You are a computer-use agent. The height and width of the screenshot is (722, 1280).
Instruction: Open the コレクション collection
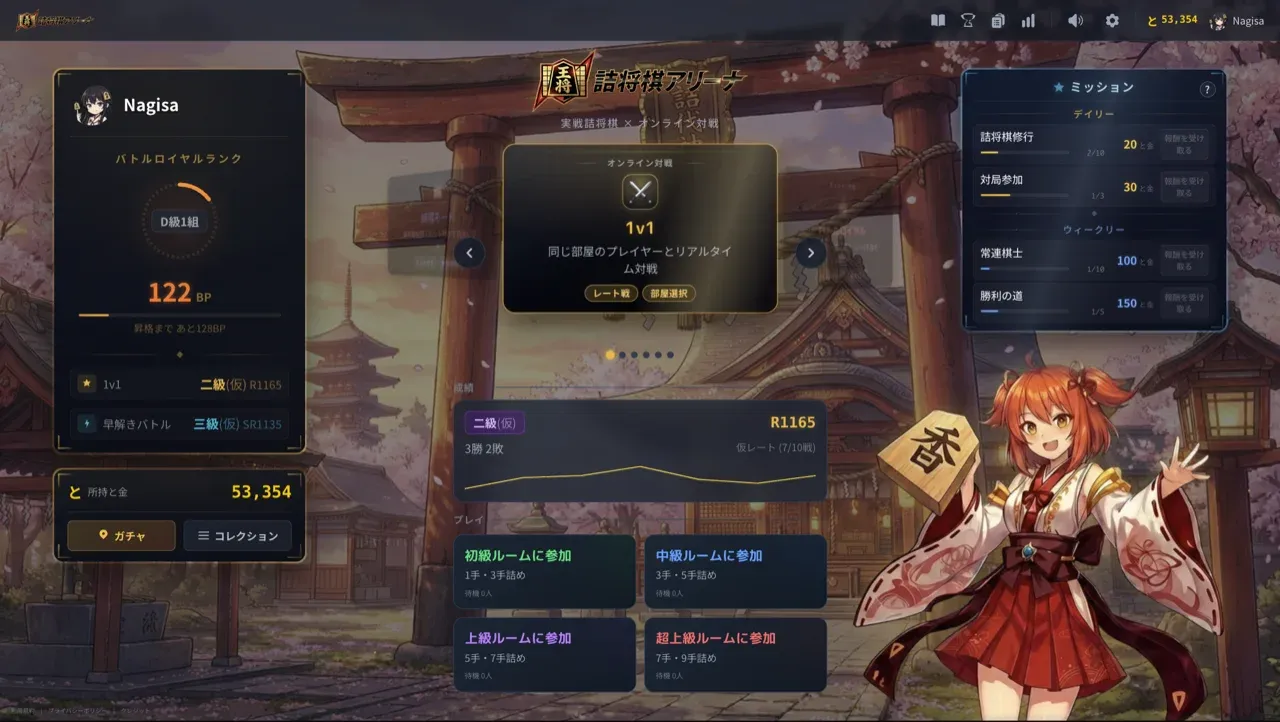237,536
